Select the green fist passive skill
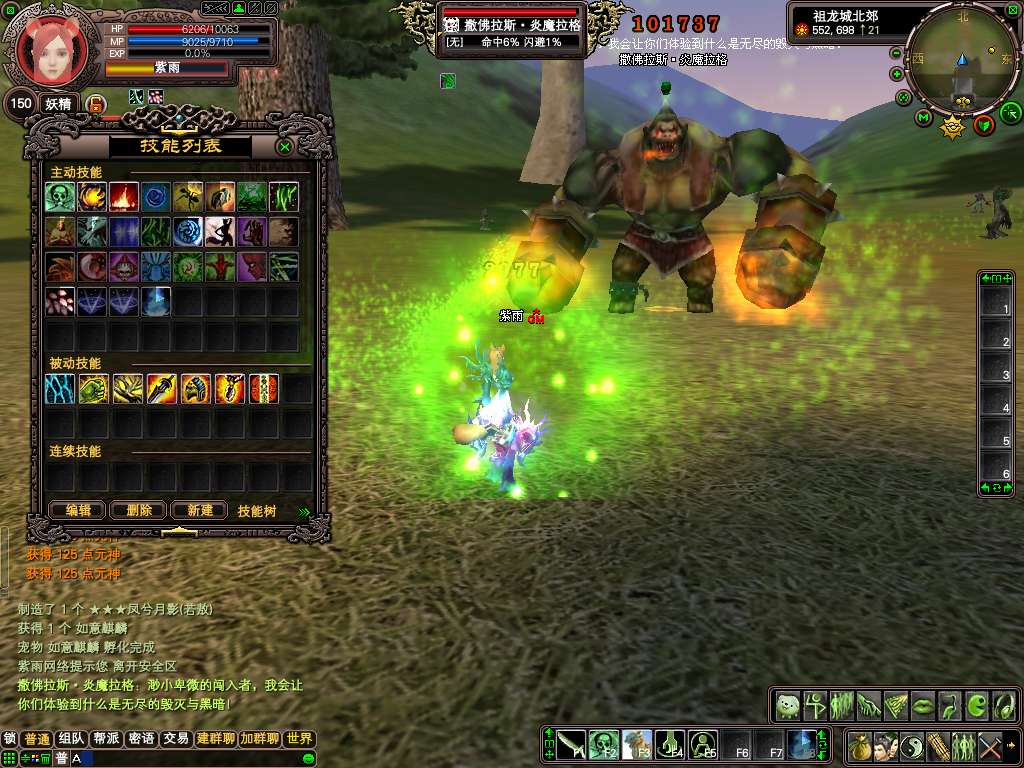This screenshot has width=1024, height=768. (94, 389)
